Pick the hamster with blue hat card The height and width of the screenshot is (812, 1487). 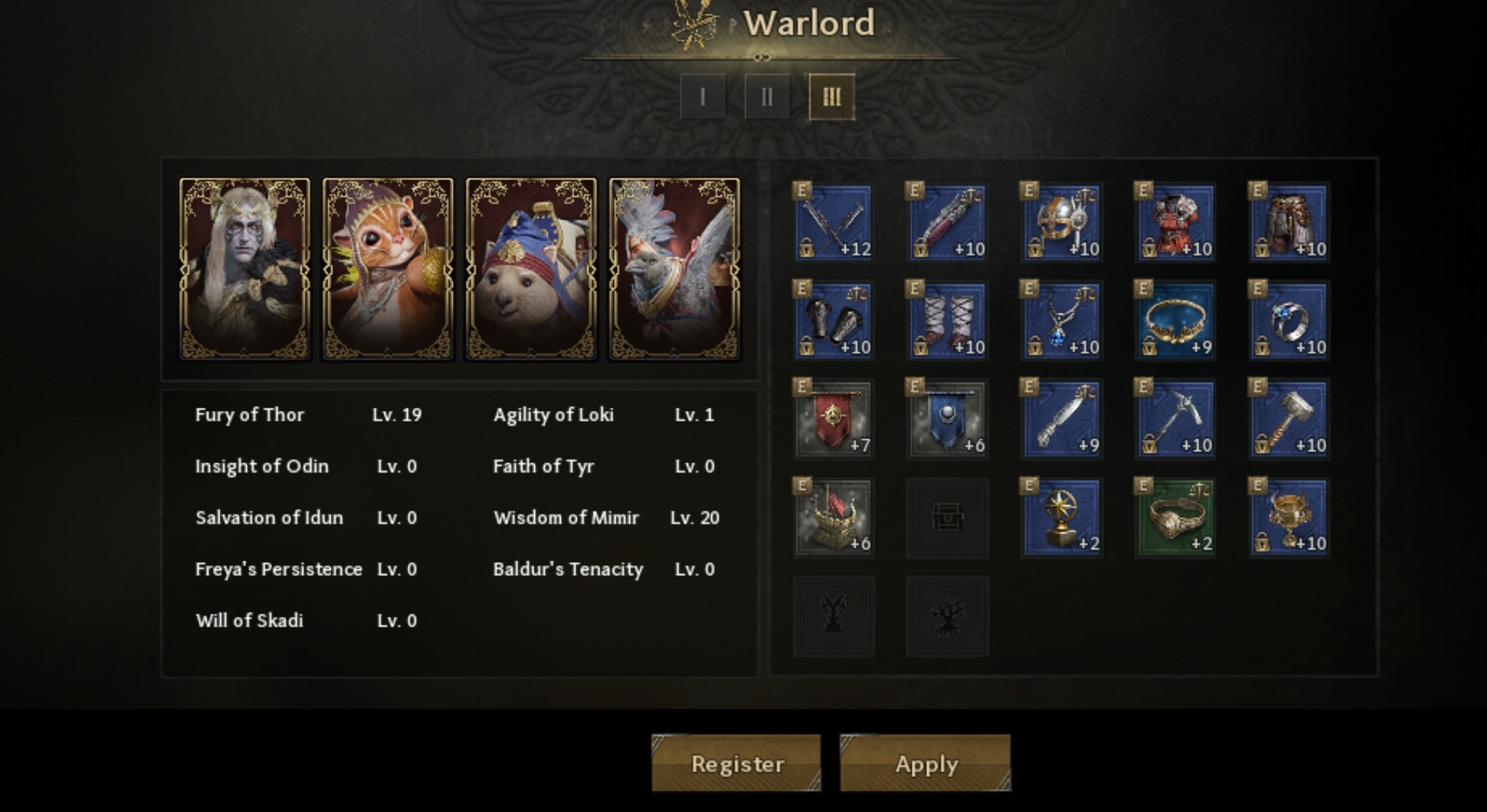[x=531, y=268]
